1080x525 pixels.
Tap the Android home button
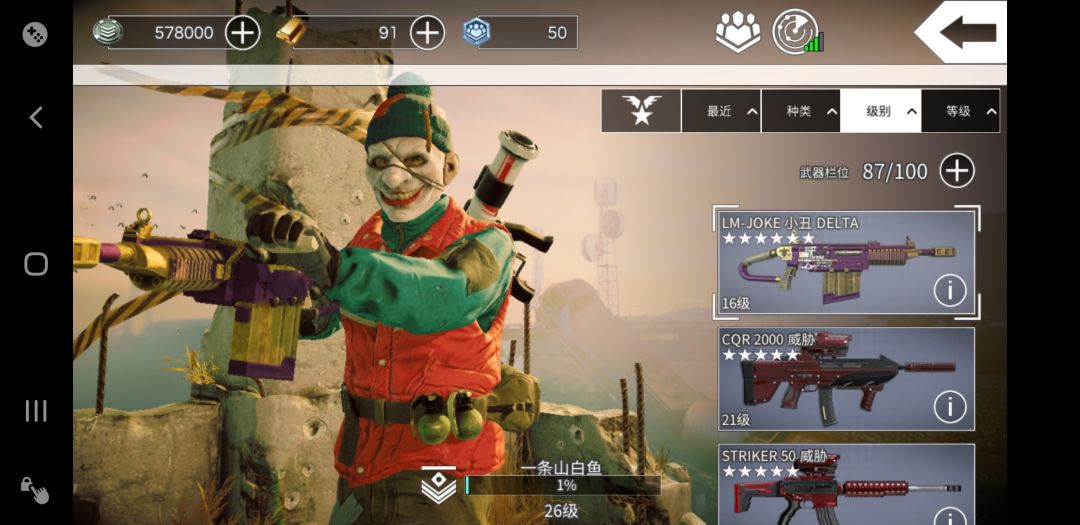point(36,264)
